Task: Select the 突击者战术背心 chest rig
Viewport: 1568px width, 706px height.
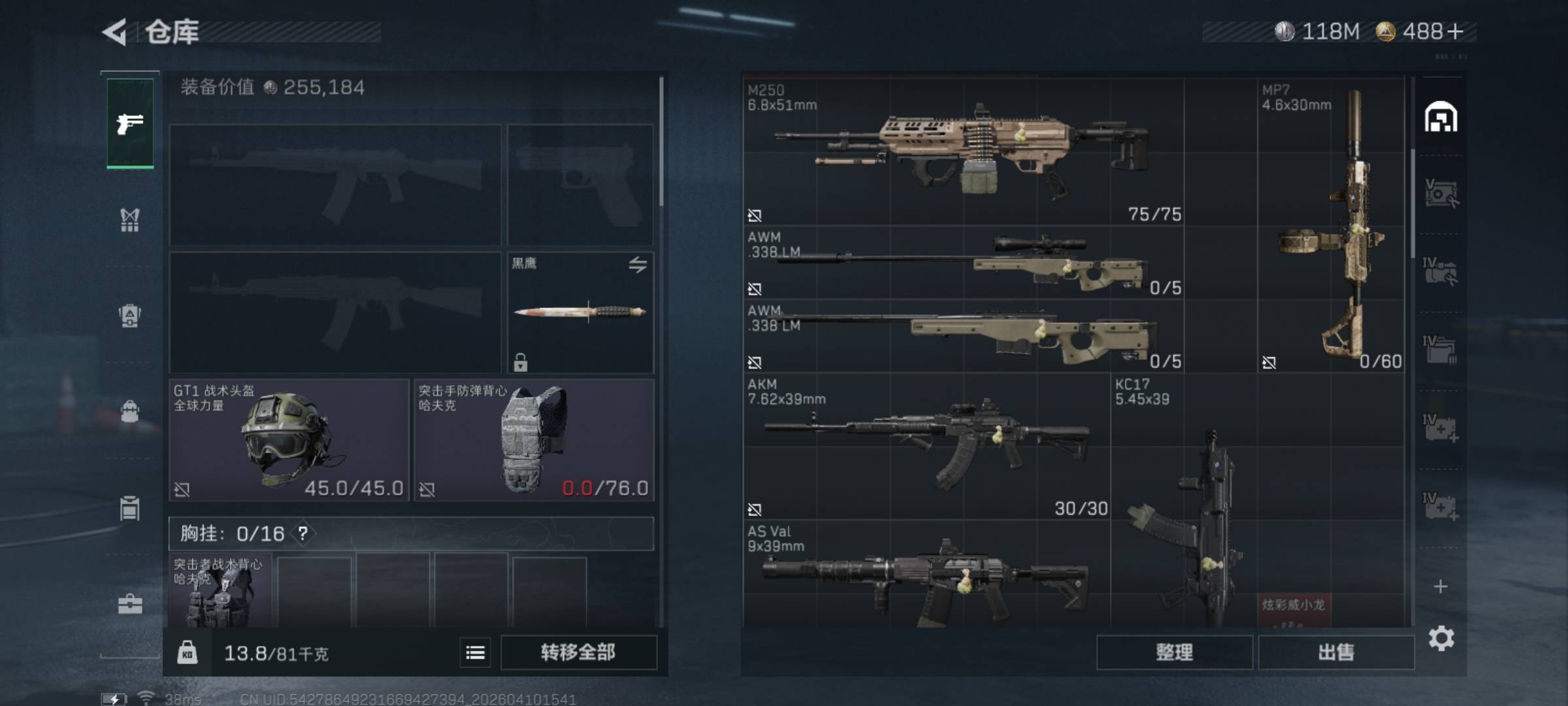Action: coord(220,592)
